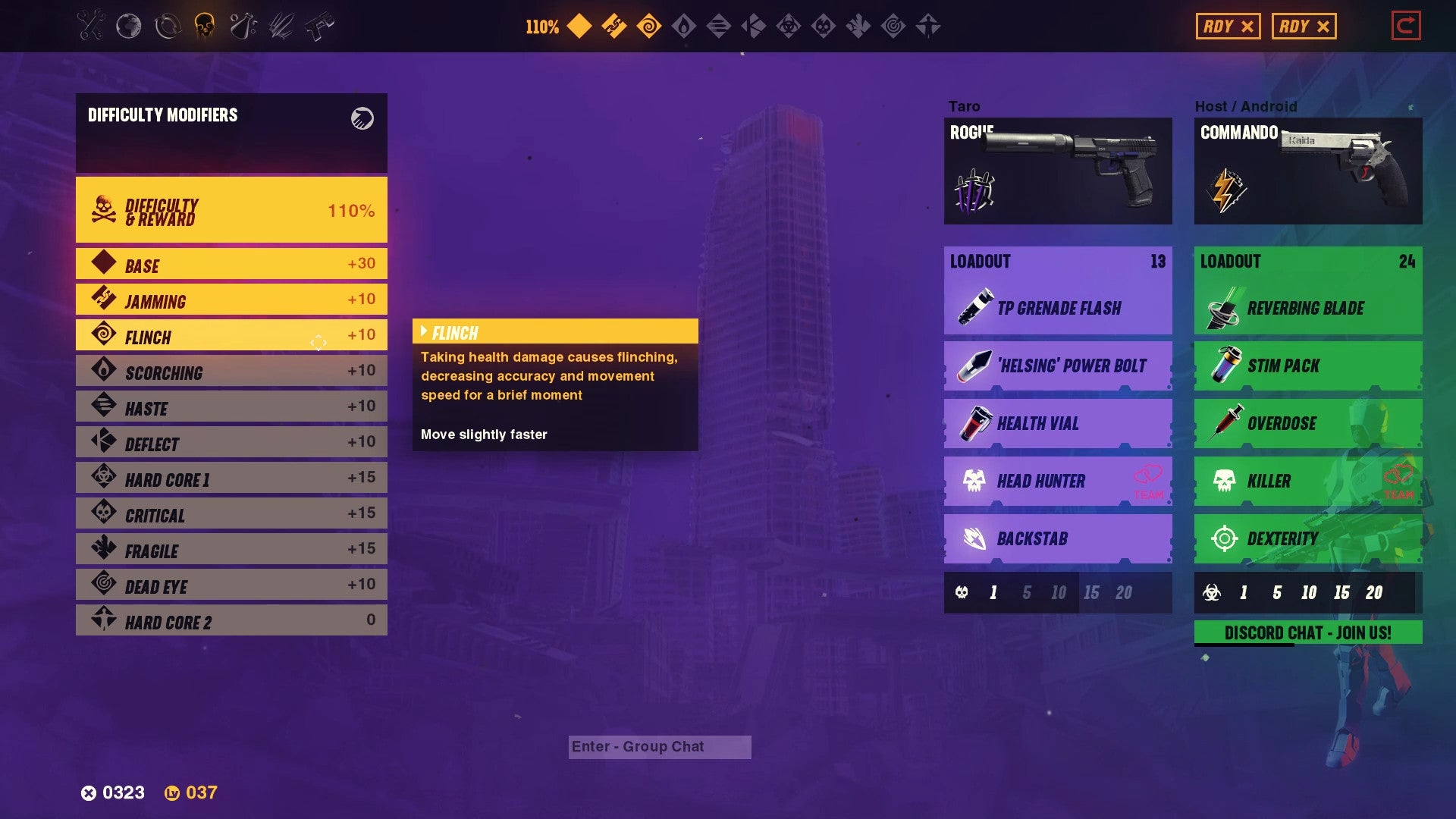Click the Enter Group Chat input field
This screenshot has width=1456, height=819.
pos(659,746)
